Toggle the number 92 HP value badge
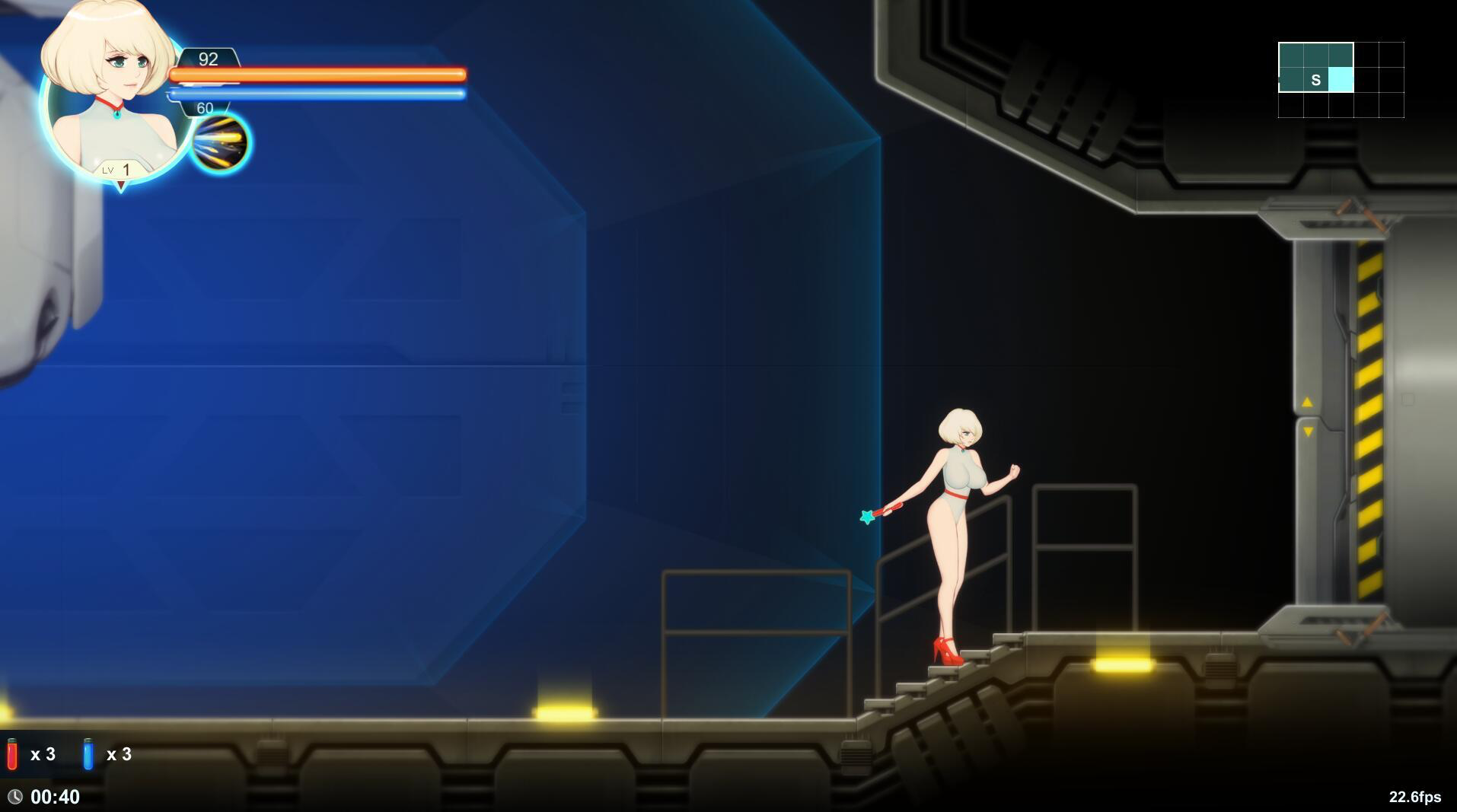Image resolution: width=1457 pixels, height=812 pixels. pyautogui.click(x=208, y=59)
